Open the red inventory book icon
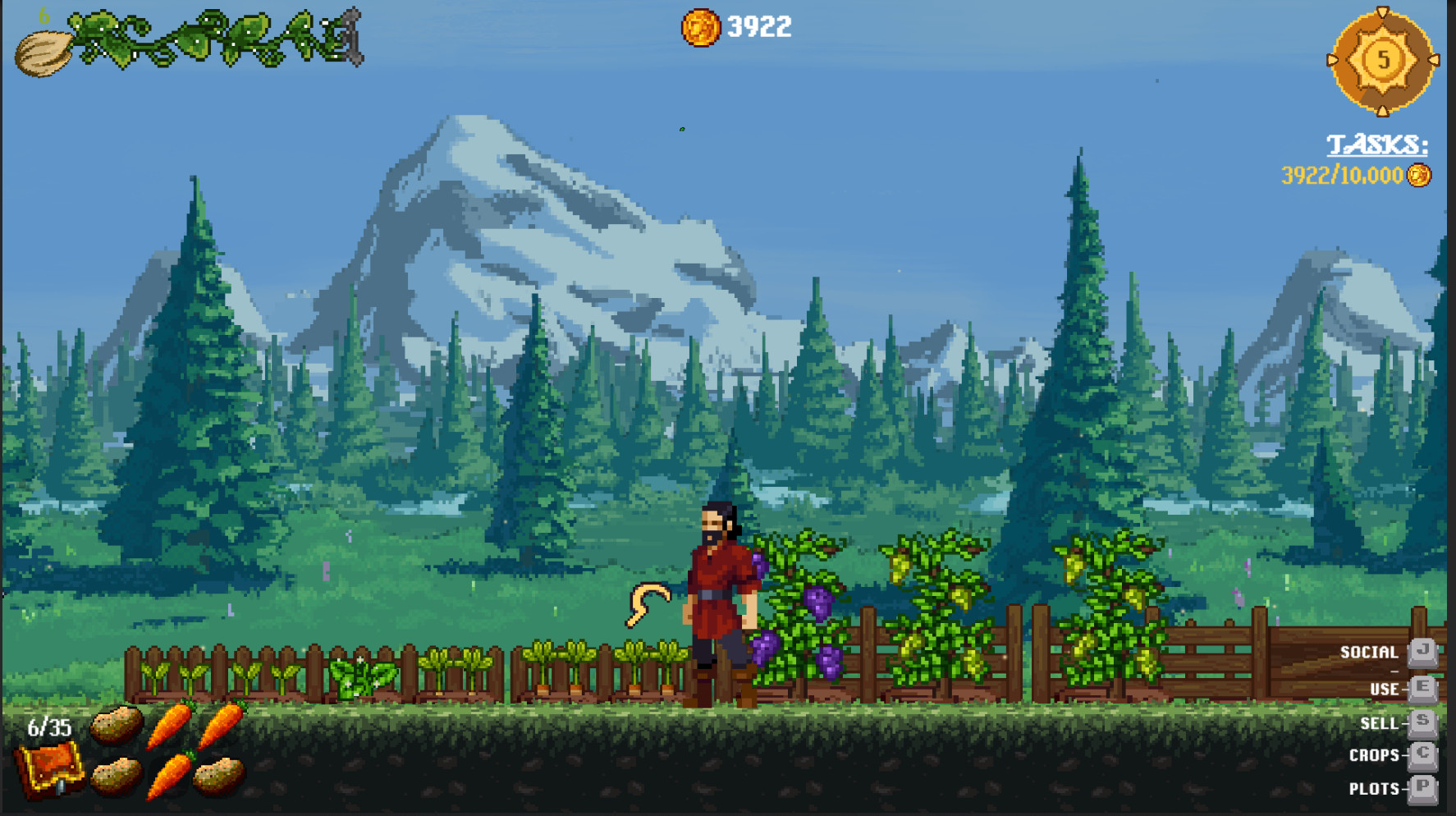Screen dimensions: 1456x816 [x=51, y=769]
